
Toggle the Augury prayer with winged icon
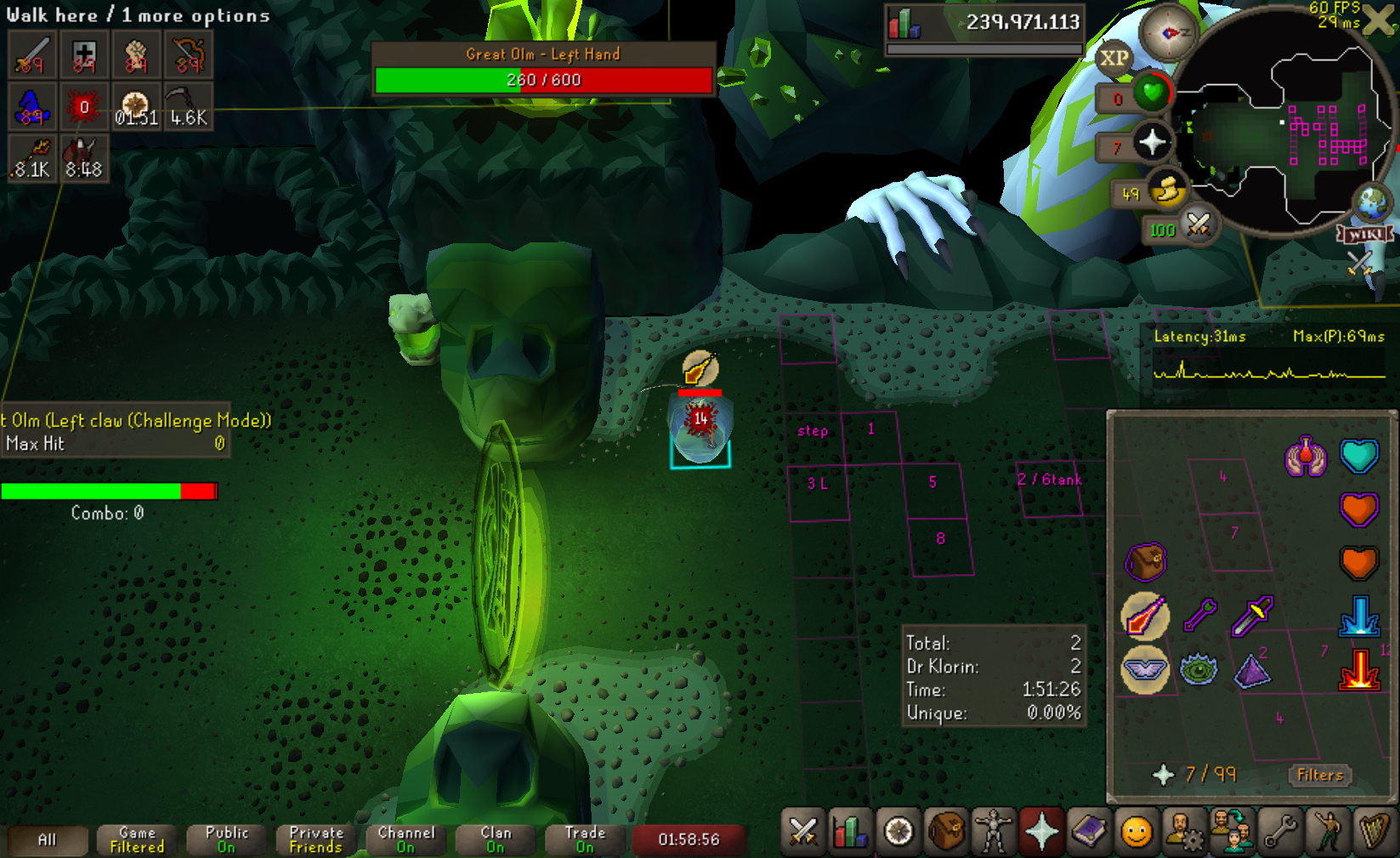point(1145,670)
